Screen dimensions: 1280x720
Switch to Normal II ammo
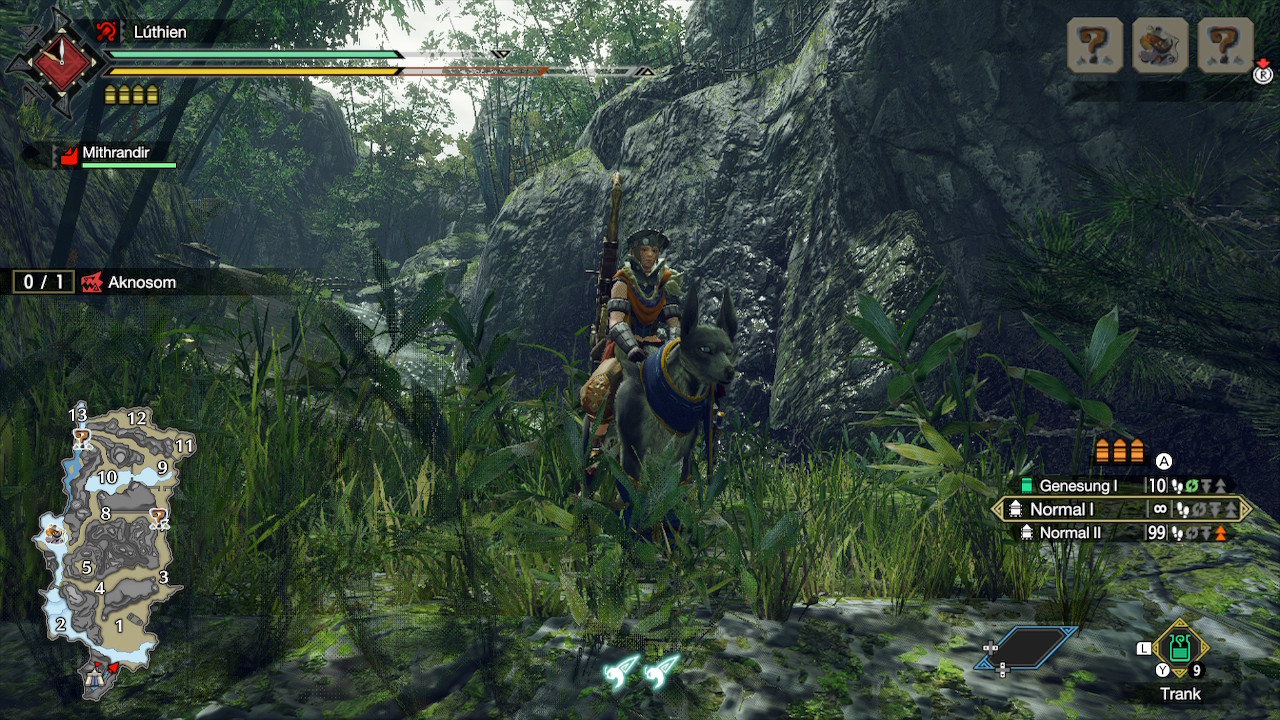[x=1120, y=533]
